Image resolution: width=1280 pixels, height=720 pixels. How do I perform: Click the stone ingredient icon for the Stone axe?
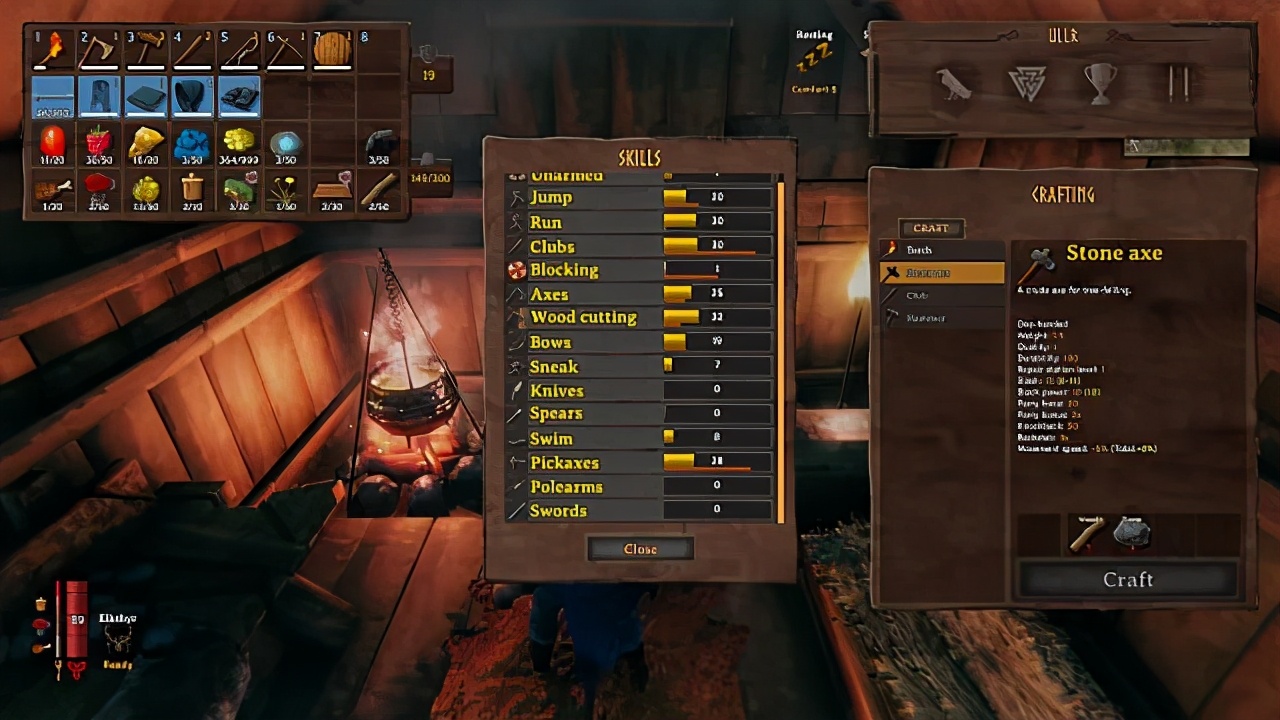click(1133, 530)
